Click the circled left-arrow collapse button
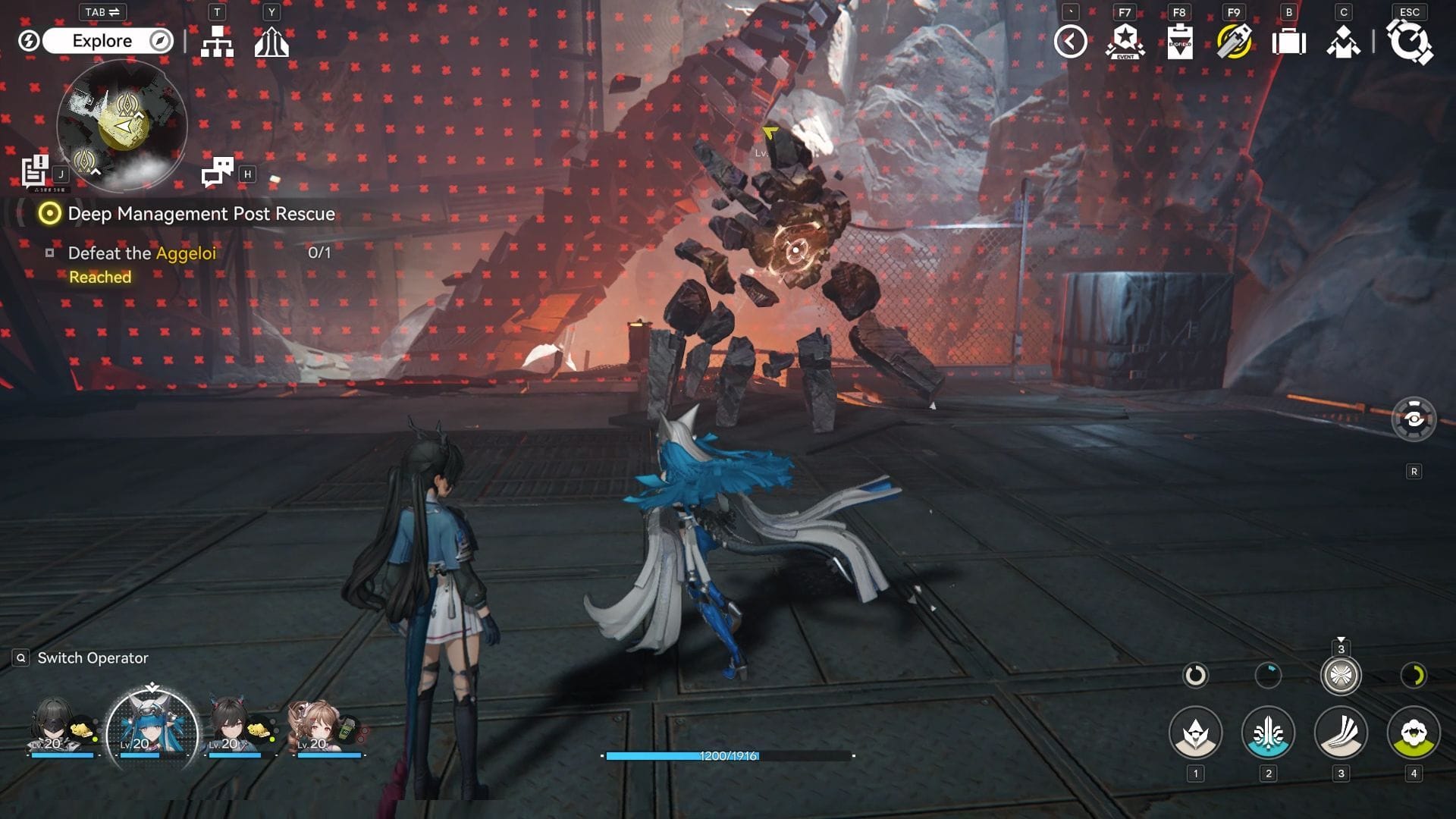Viewport: 1456px width, 819px height. coord(1070,42)
